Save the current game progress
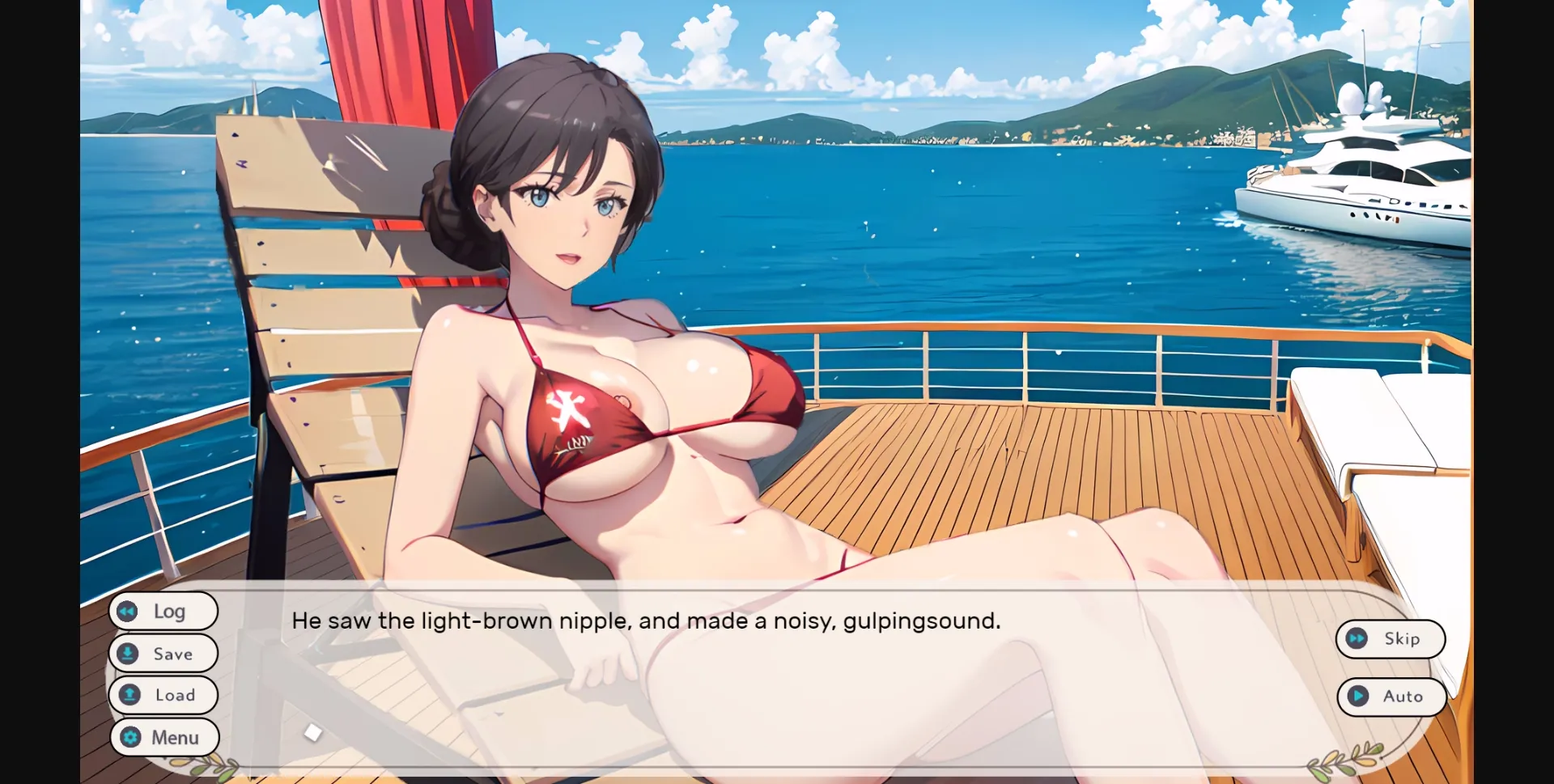This screenshot has width=1554, height=784. click(x=163, y=653)
